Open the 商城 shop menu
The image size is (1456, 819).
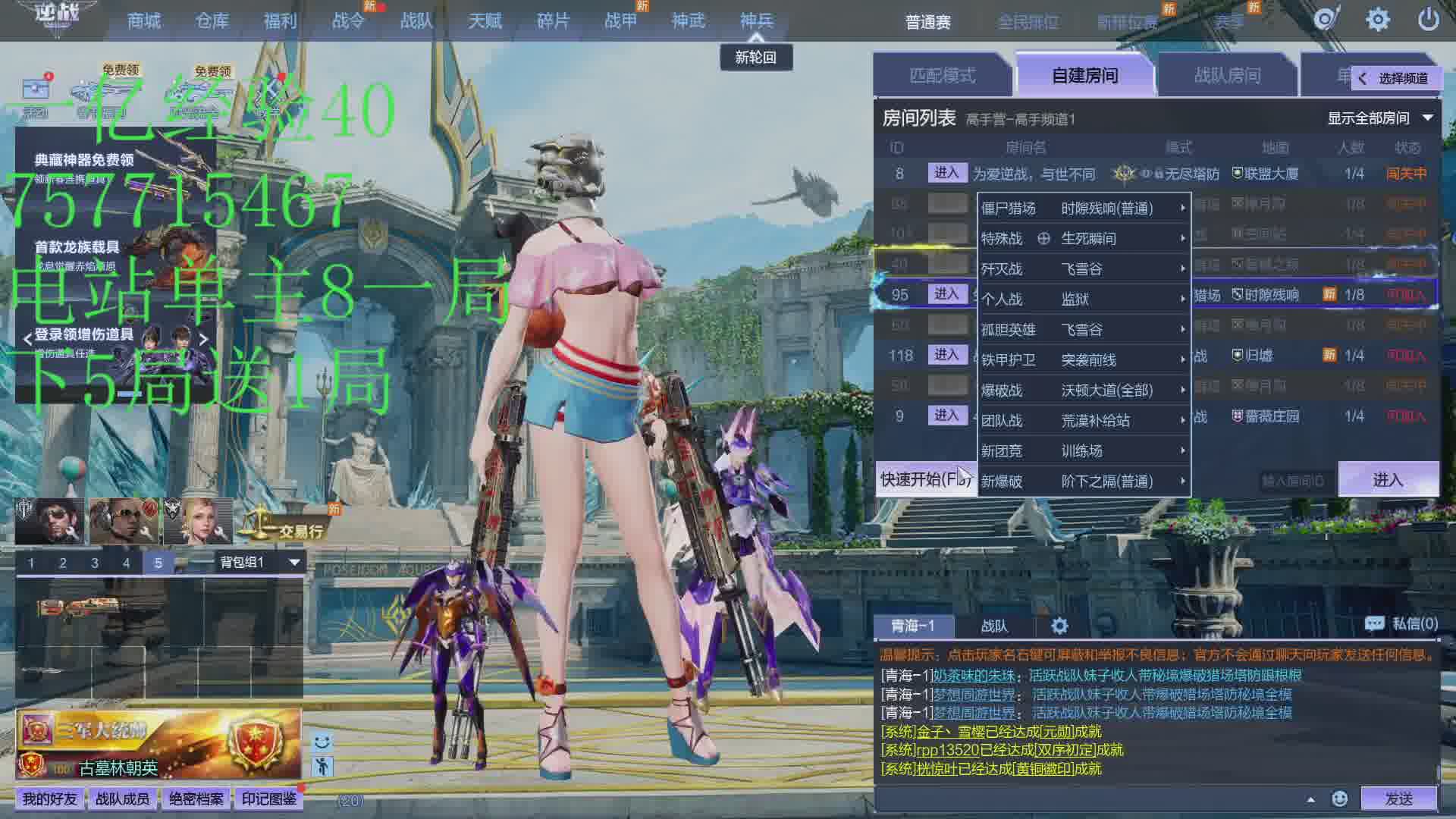tap(143, 20)
